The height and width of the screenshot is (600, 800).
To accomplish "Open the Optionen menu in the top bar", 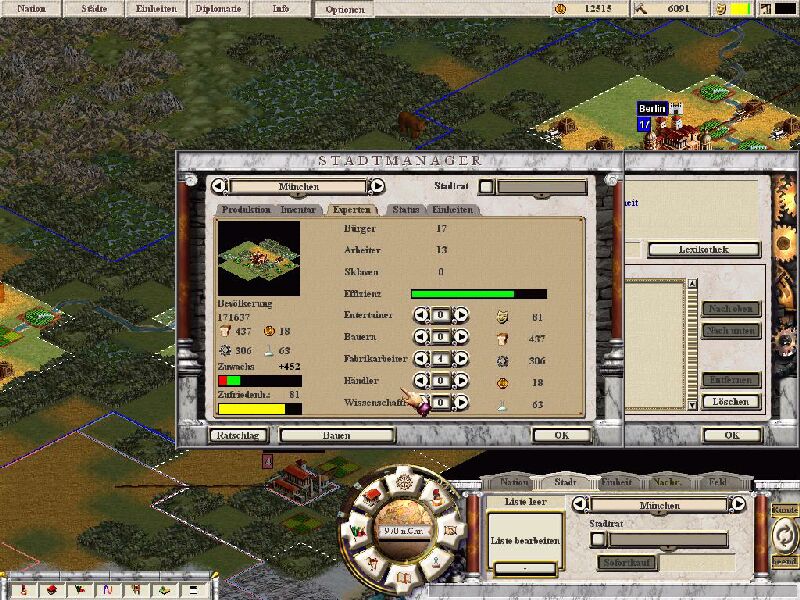I will point(344,9).
